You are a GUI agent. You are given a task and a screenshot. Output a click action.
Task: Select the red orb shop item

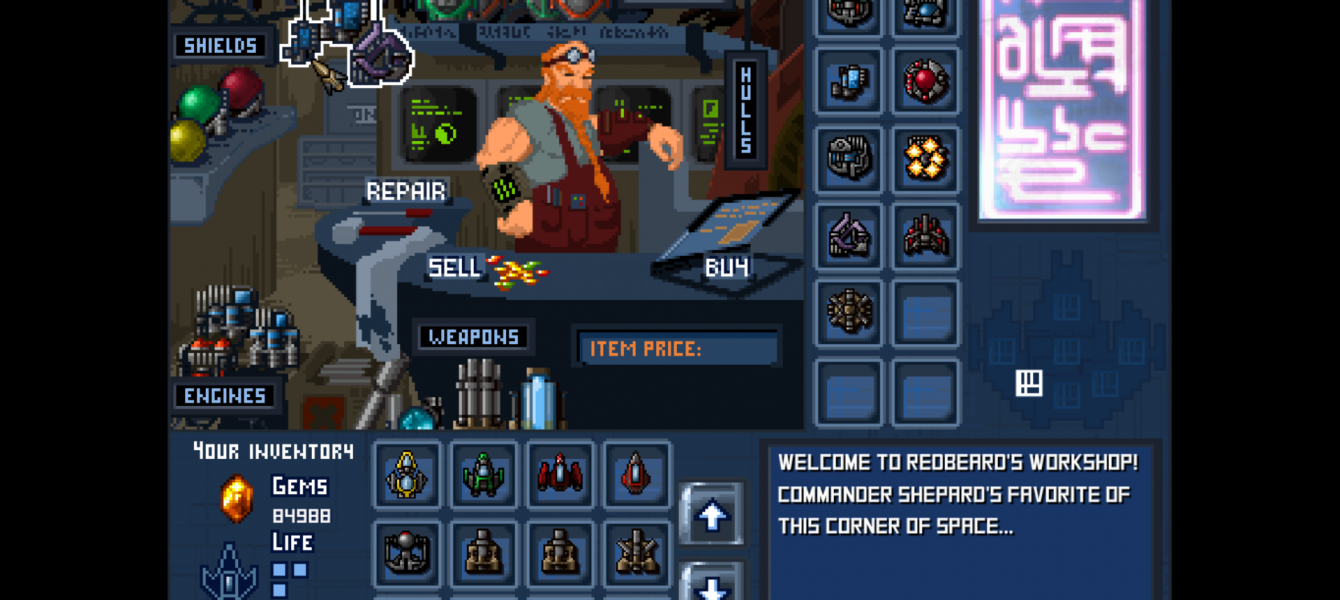point(926,81)
